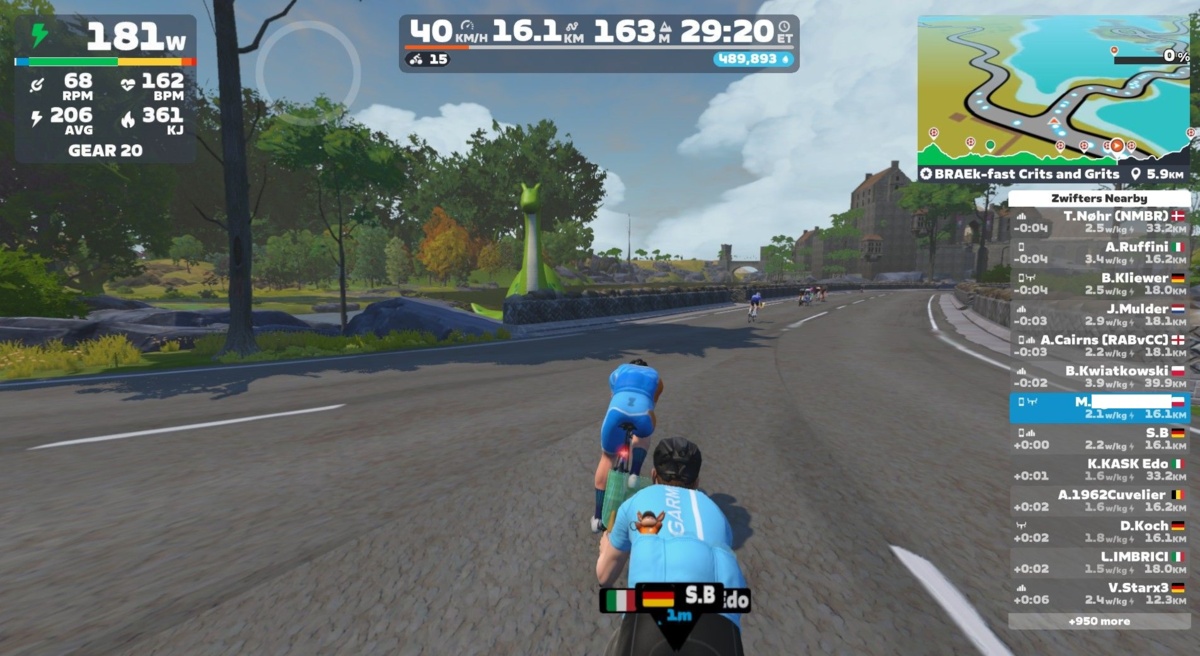Select V.Starx3 in Zwifters Nearby

pyautogui.click(x=1098, y=594)
